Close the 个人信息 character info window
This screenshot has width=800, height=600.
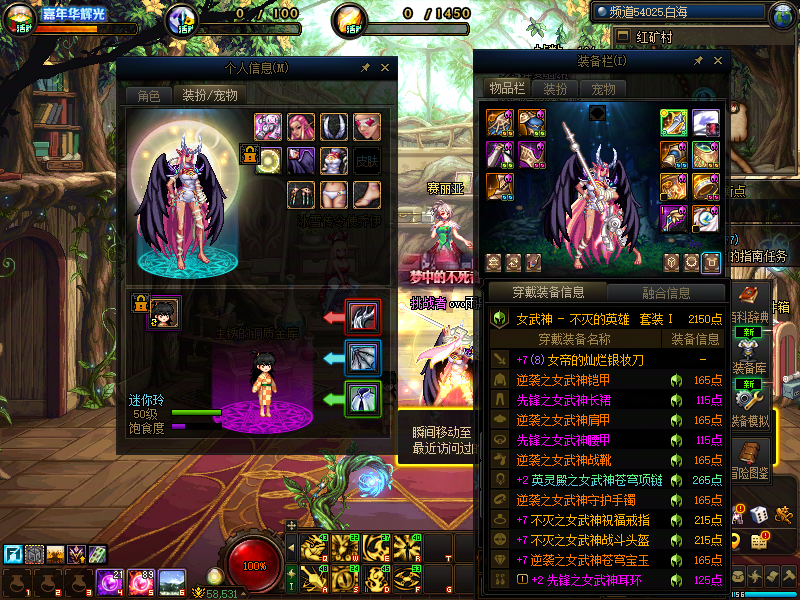(385, 68)
